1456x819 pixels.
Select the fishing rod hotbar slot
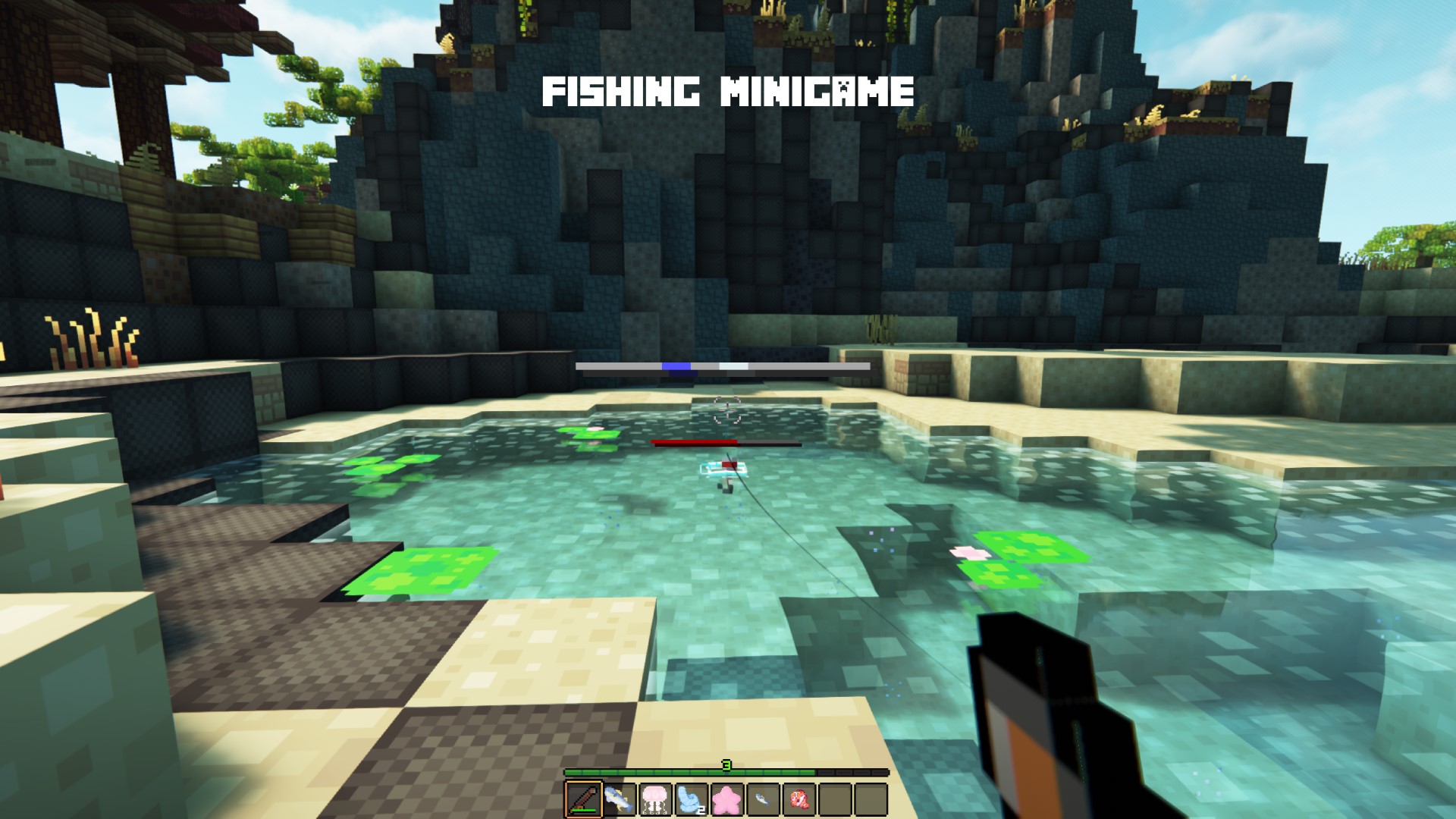(x=583, y=799)
